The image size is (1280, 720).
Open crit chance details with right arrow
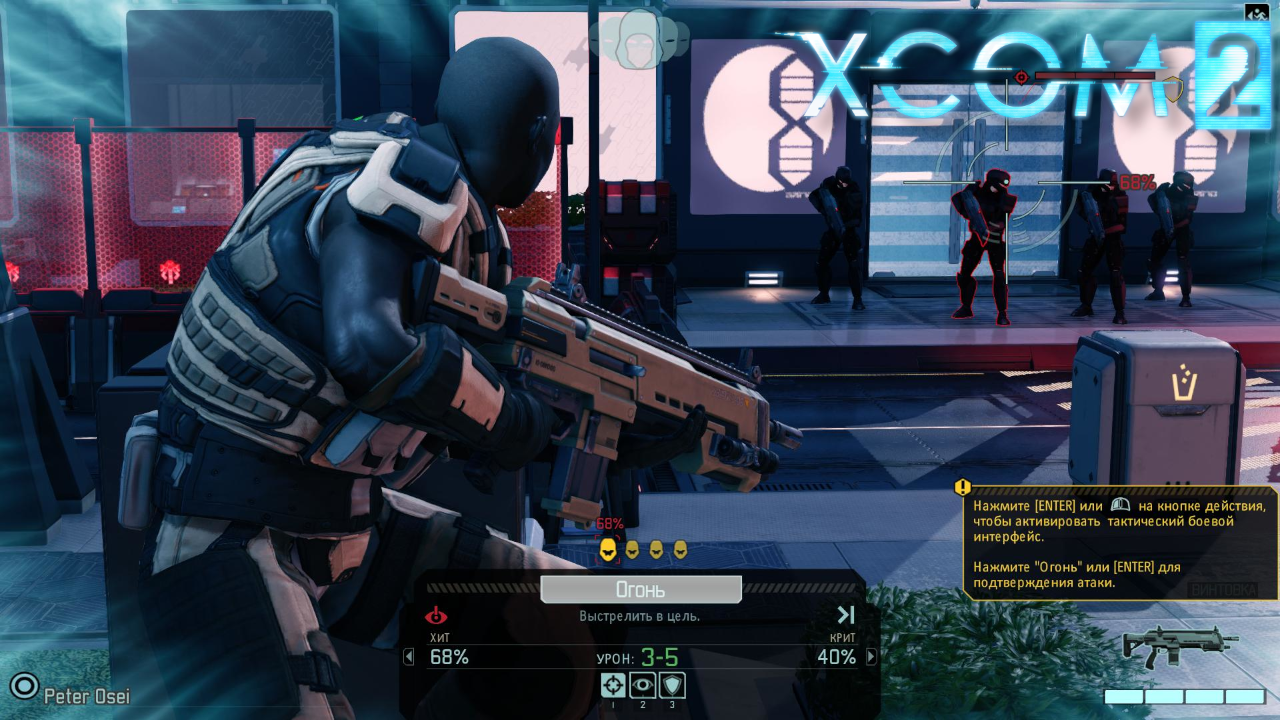point(871,657)
